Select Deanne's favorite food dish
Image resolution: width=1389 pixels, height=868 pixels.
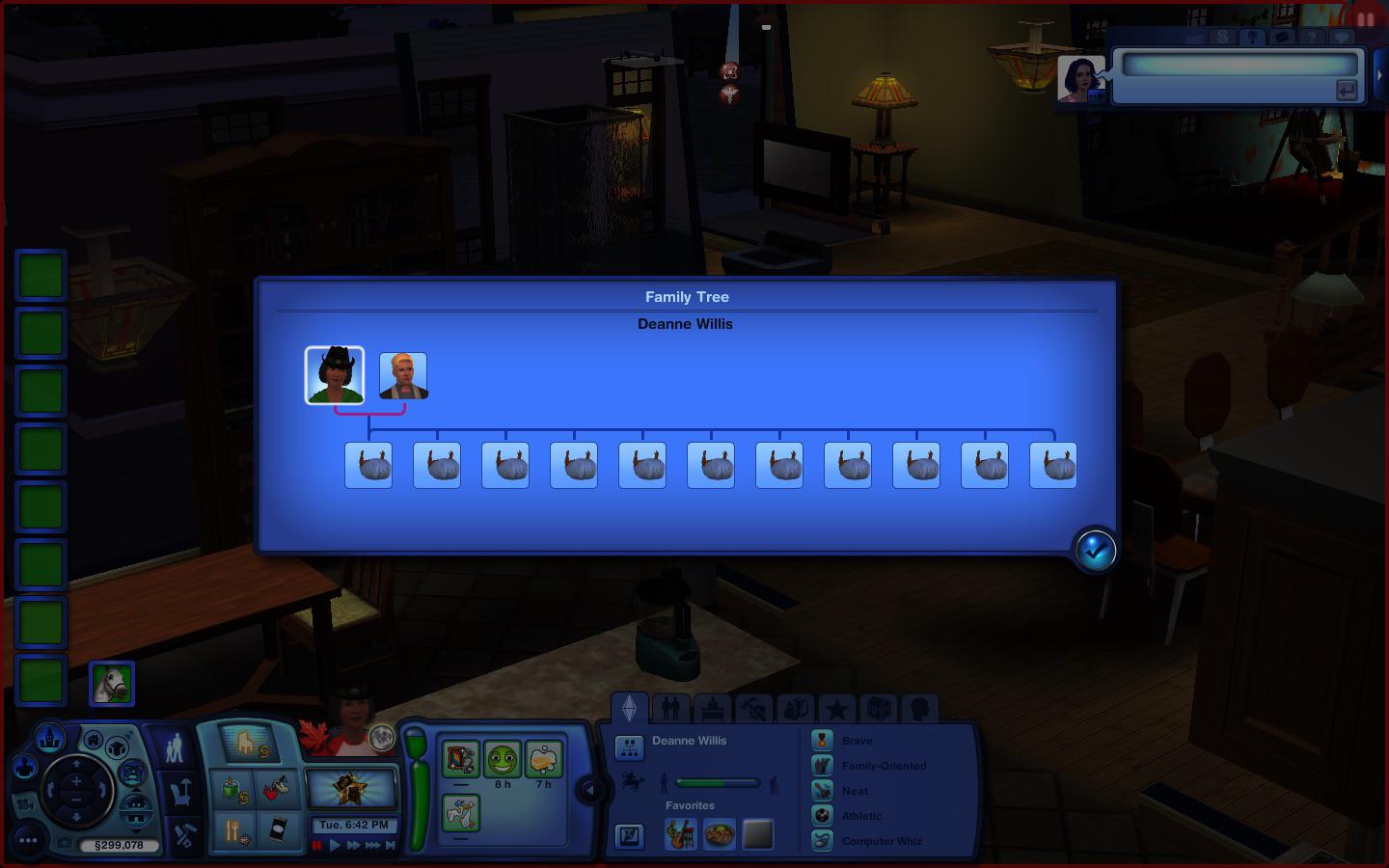tap(718, 833)
